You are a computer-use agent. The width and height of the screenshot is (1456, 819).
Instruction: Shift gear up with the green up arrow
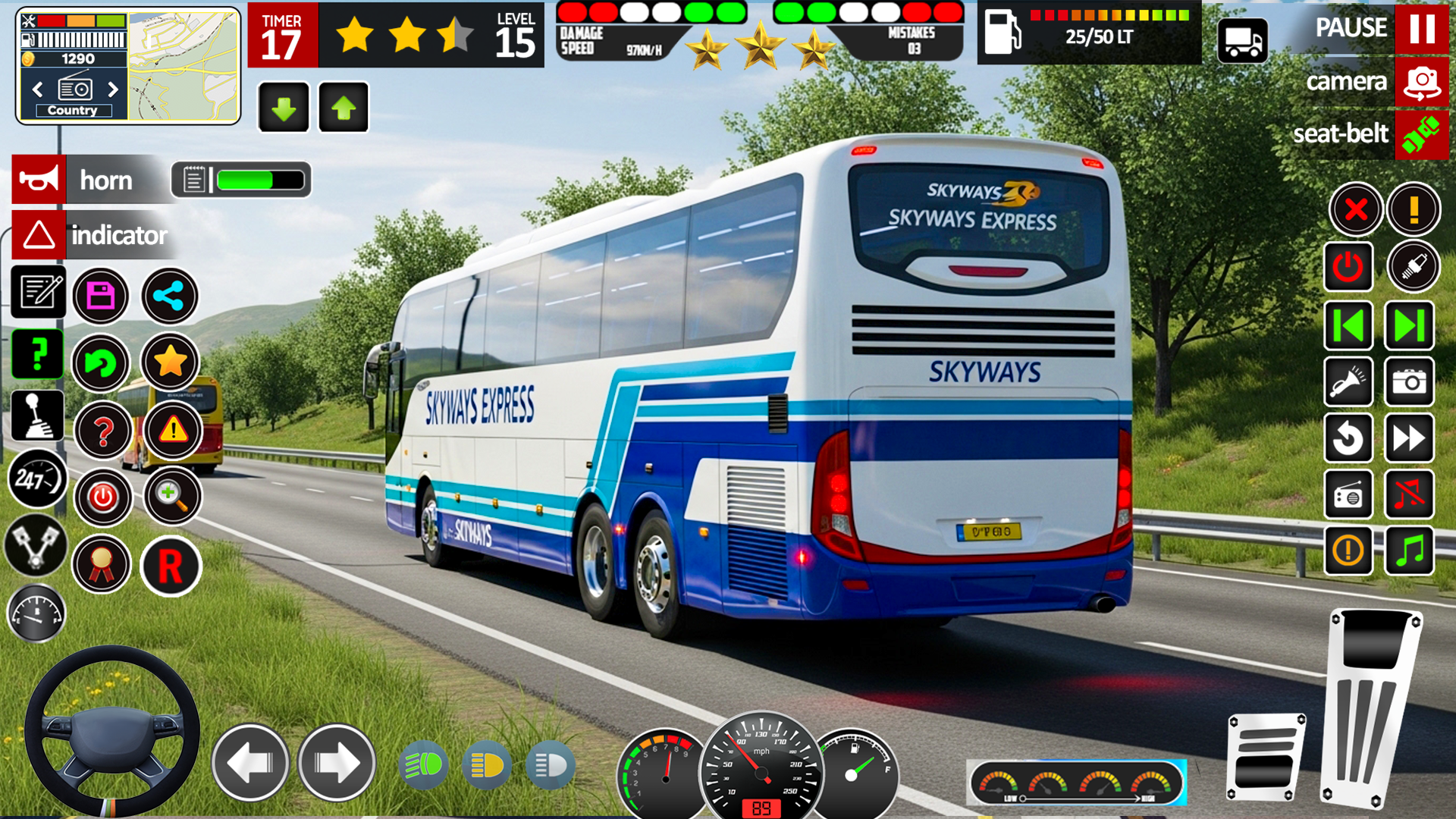tap(342, 106)
